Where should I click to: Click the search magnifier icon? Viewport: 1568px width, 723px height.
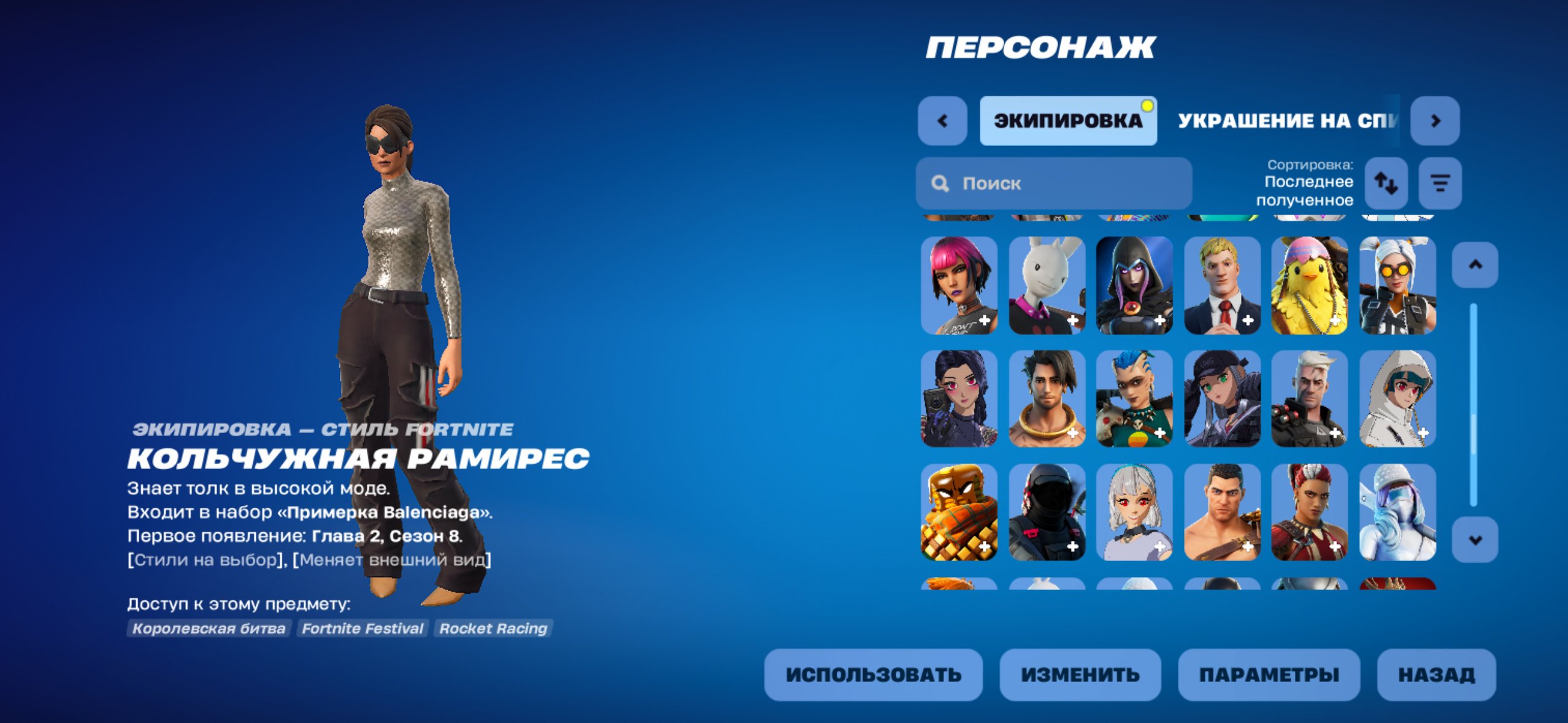coord(941,183)
